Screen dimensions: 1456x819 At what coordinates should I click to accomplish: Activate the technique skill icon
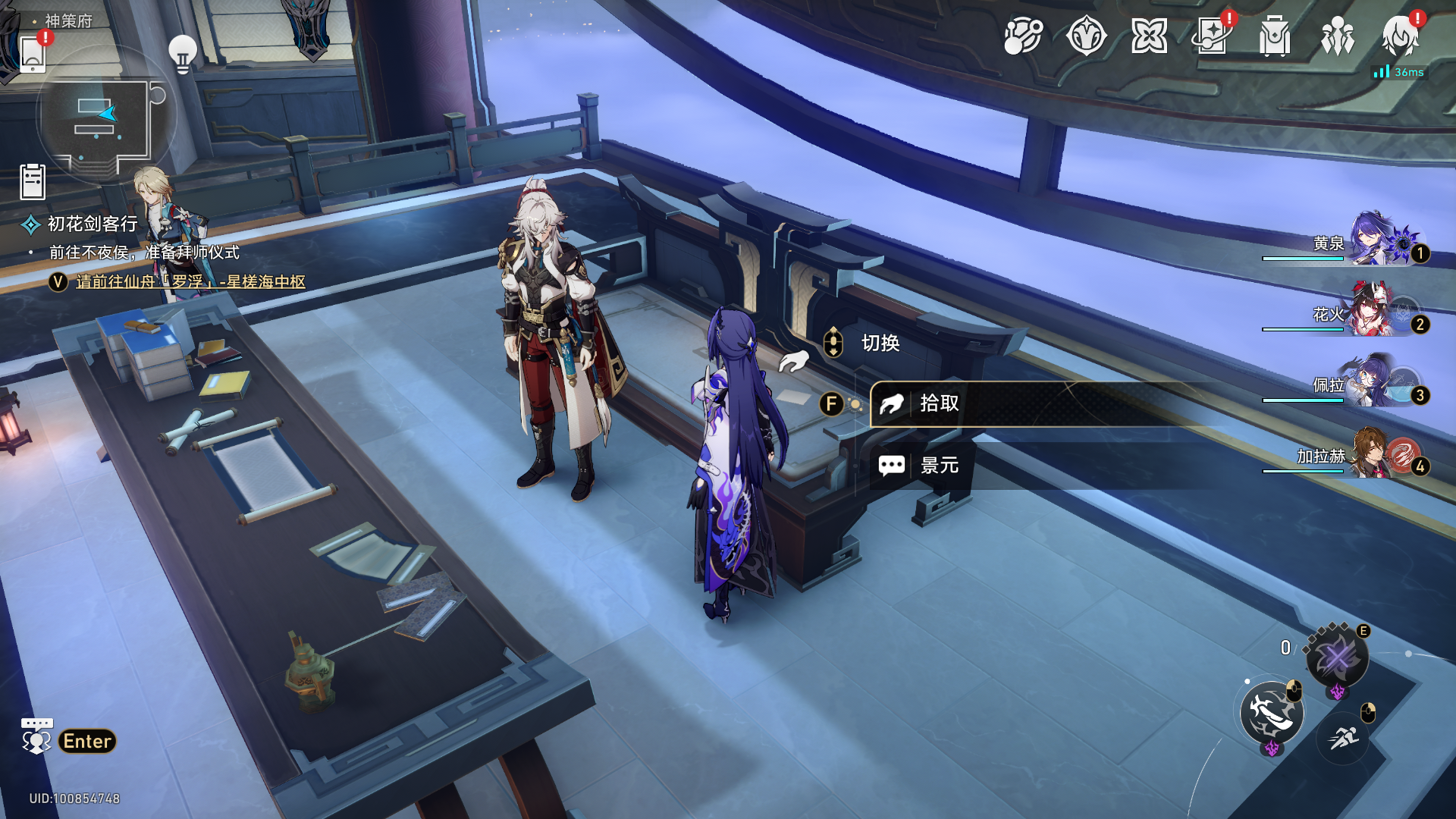click(1337, 657)
